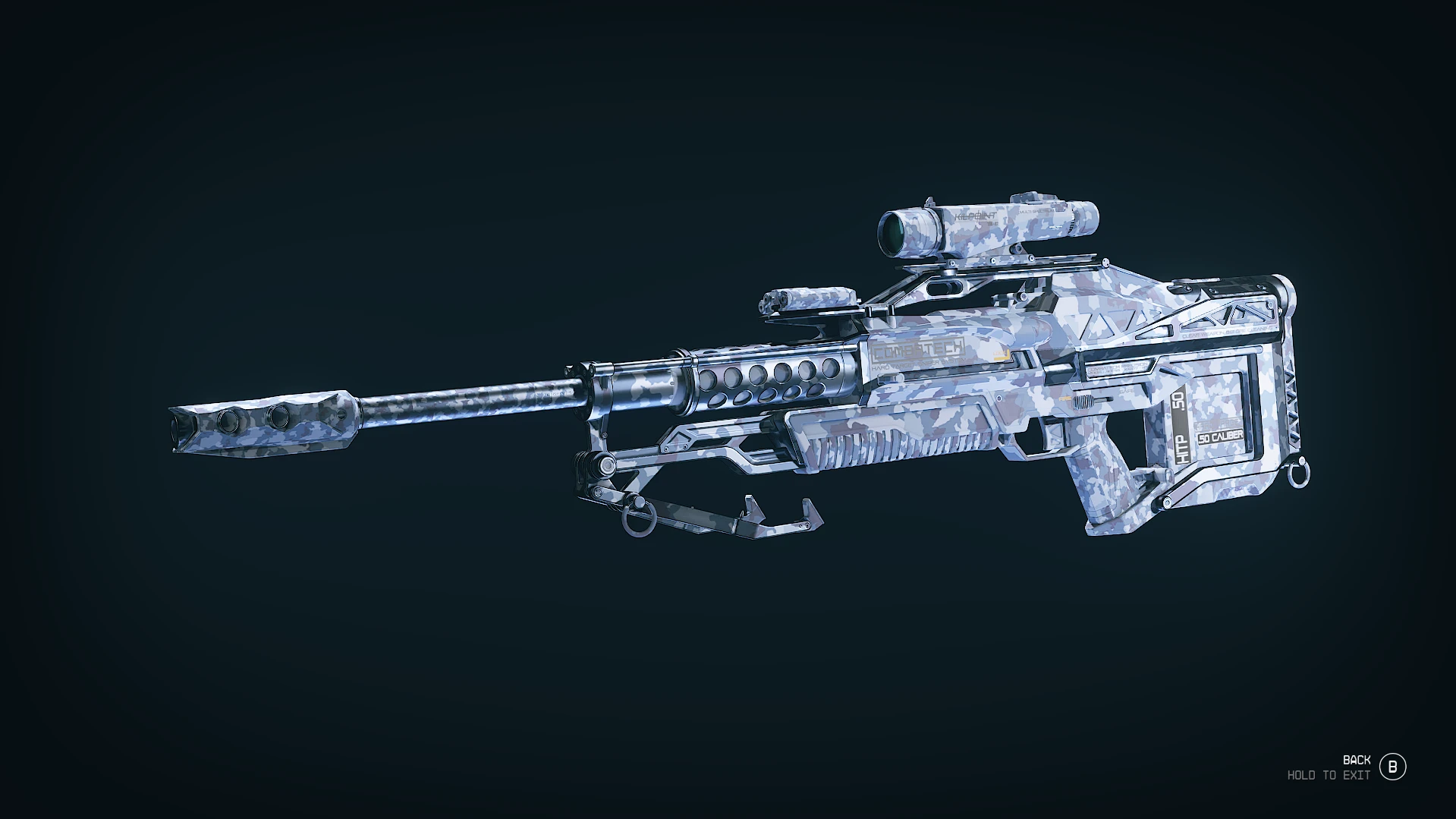Select the .50 CALIBER label on the stock

pos(1219,436)
